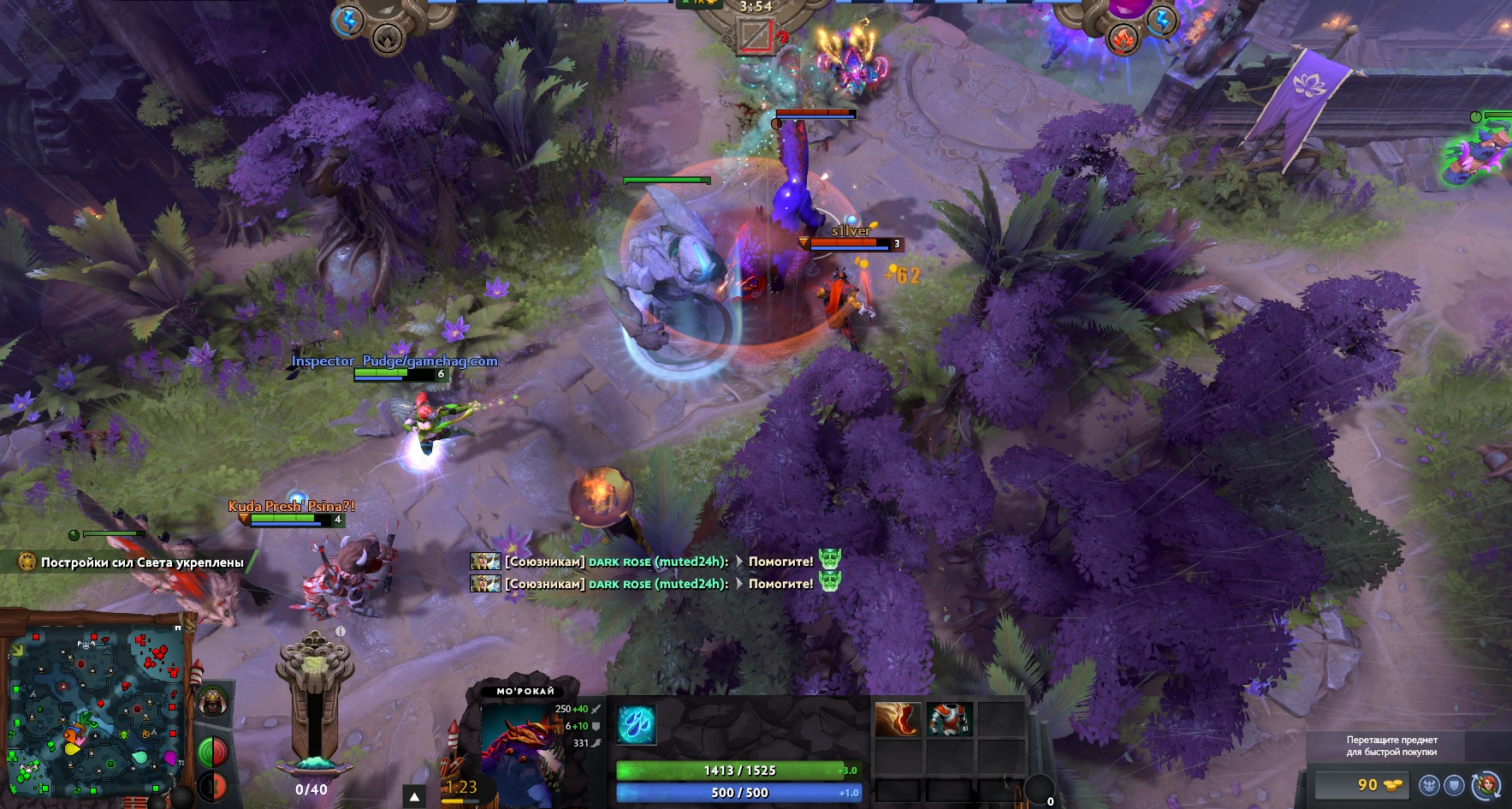Select the red boot item slot

coord(898,720)
